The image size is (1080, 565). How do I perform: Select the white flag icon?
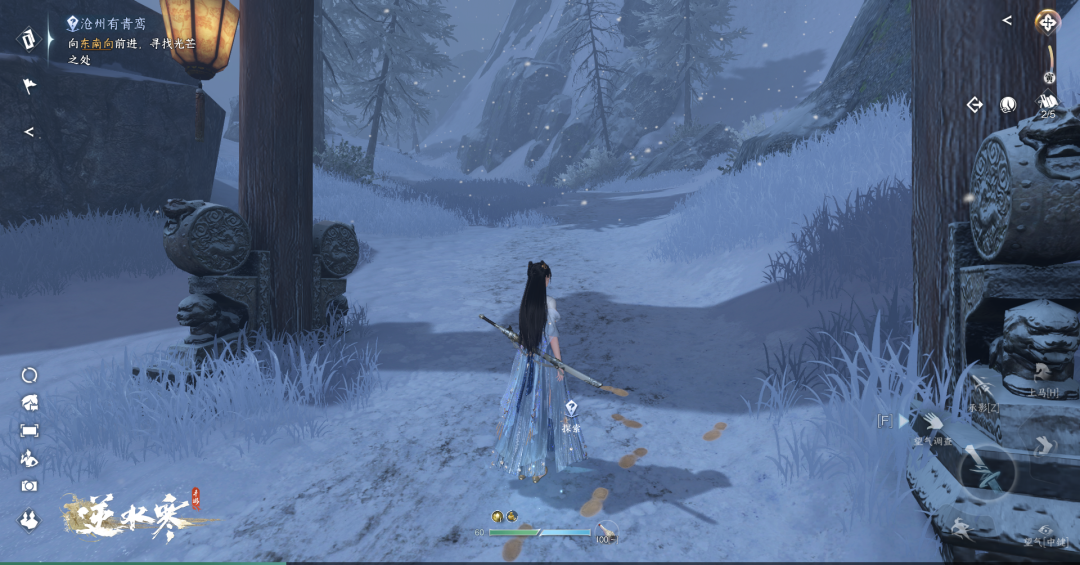pyautogui.click(x=29, y=86)
